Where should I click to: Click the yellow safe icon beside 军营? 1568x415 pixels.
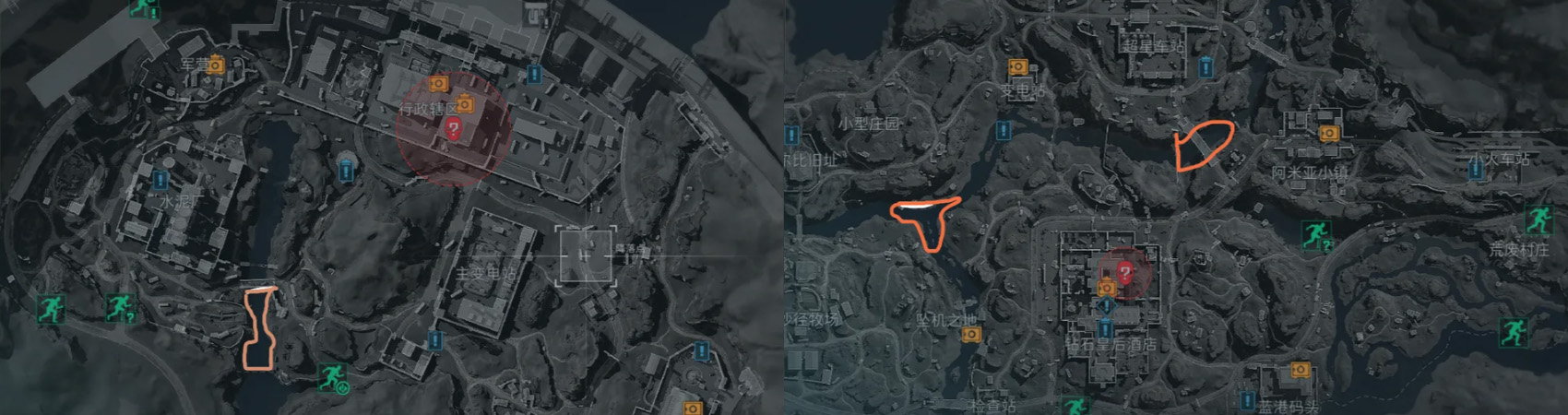click(216, 65)
